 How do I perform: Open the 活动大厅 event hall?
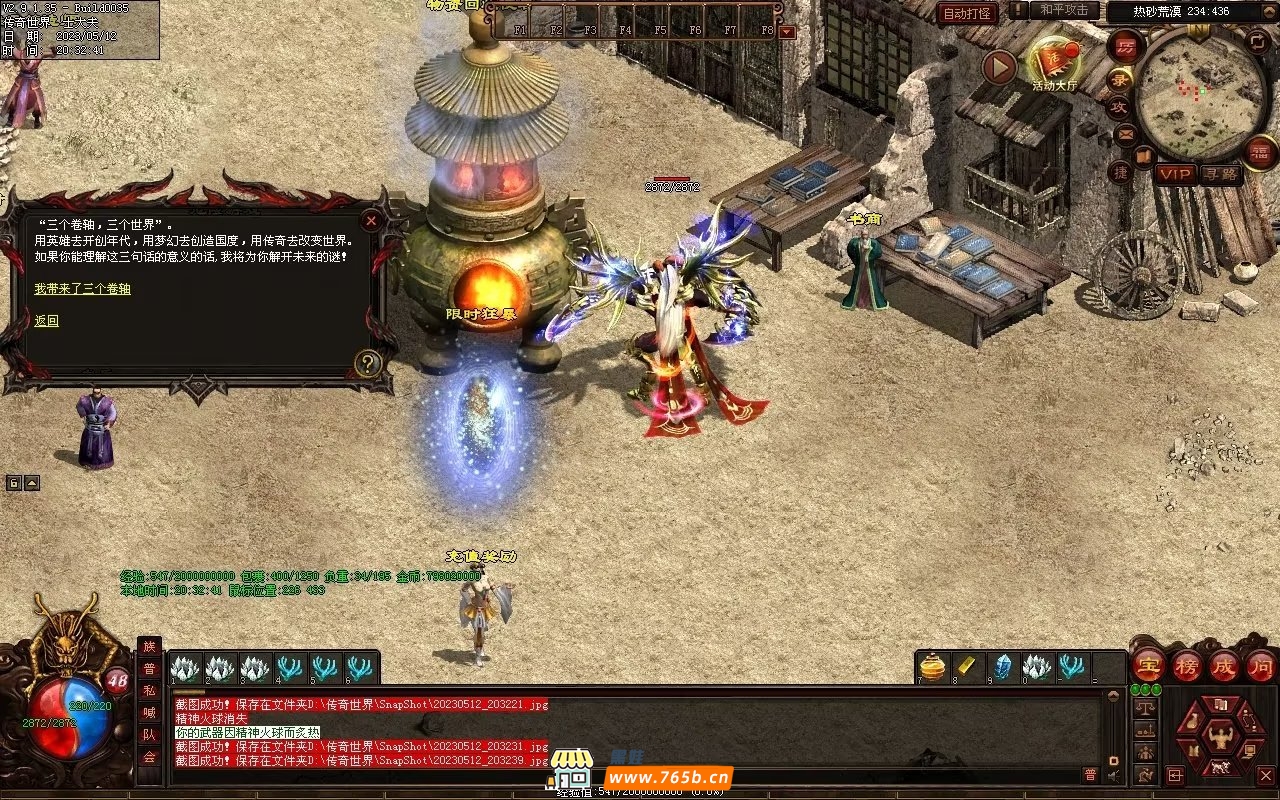[x=1053, y=62]
